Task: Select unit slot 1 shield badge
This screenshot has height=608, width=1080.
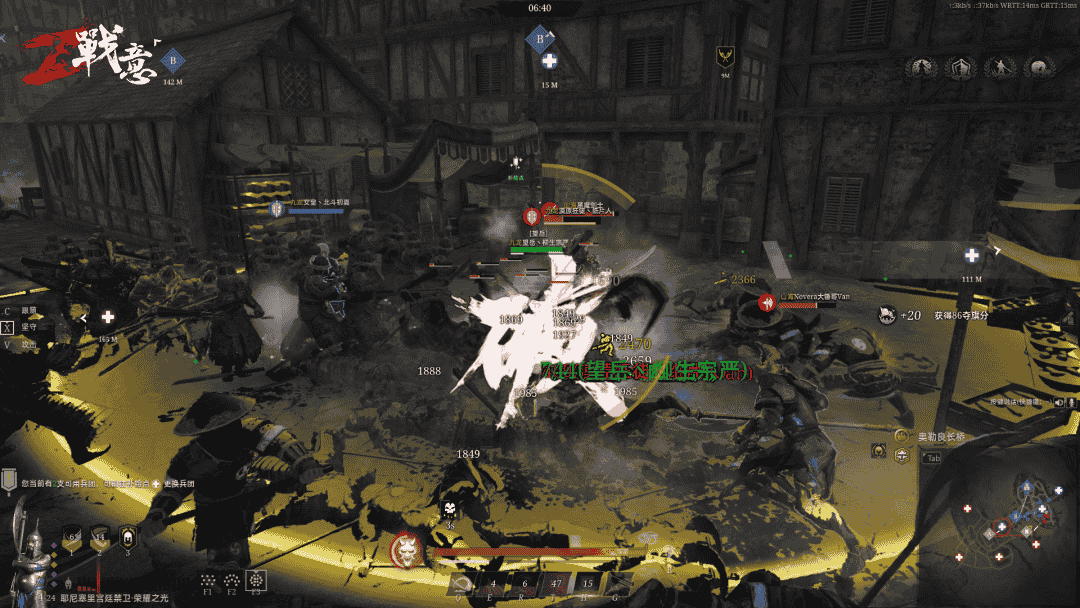Action: (72, 537)
